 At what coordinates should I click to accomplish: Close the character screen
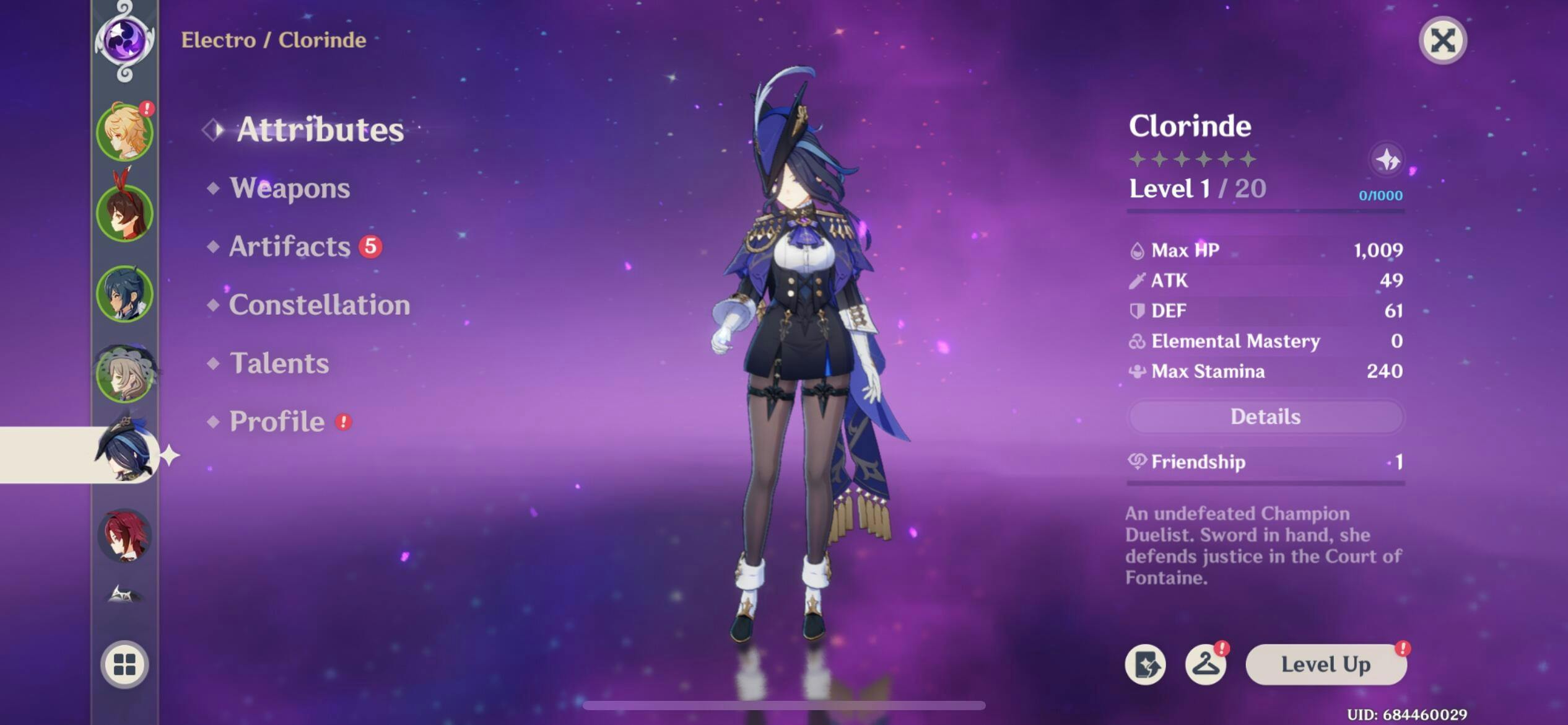pyautogui.click(x=1442, y=41)
